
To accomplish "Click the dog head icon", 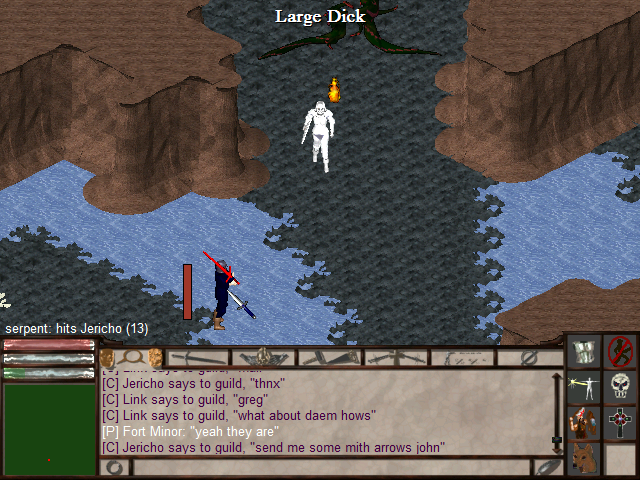I will [x=584, y=460].
